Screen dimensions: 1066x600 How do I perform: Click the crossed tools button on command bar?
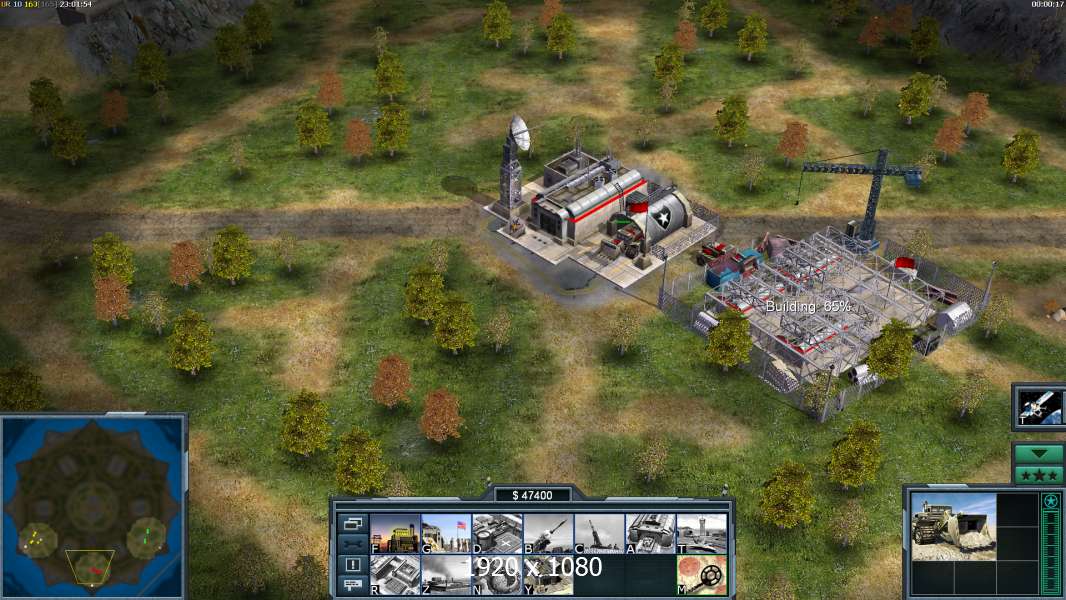point(352,544)
